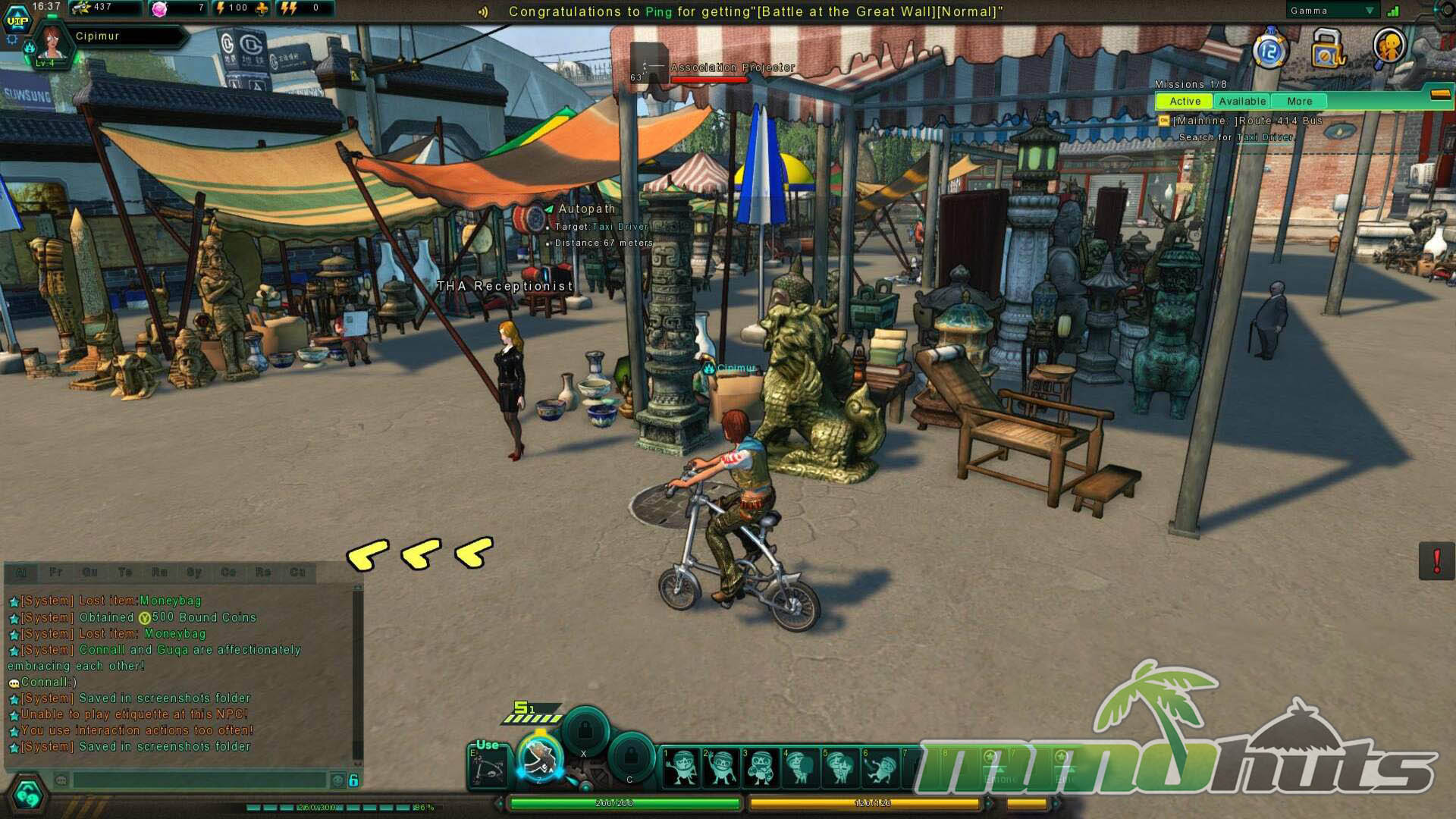Open the More missions tab
1456x819 pixels.
[1299, 101]
